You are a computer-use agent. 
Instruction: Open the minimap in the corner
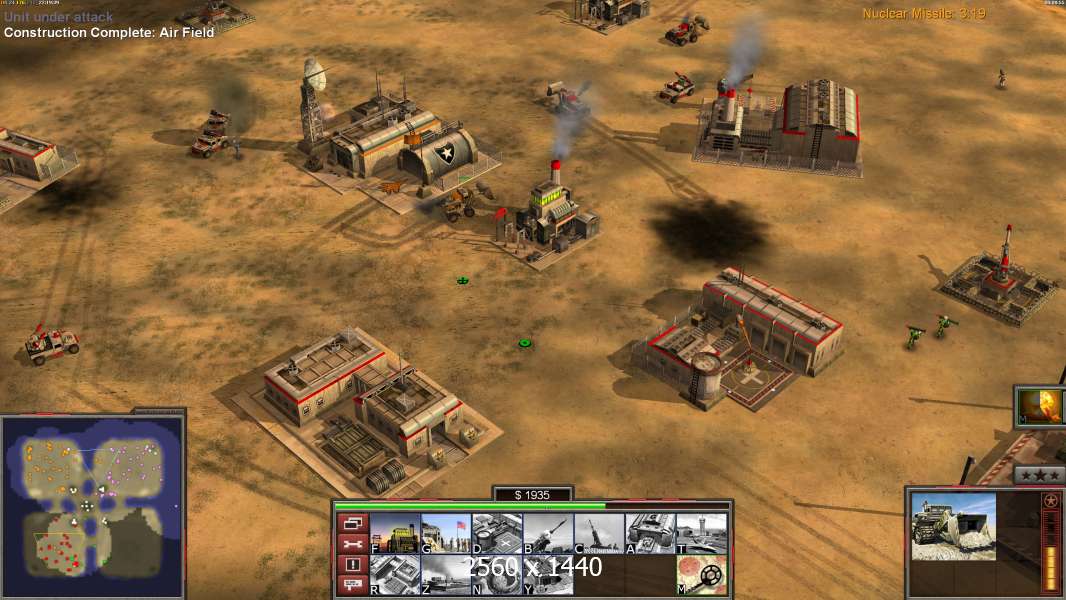pos(92,506)
